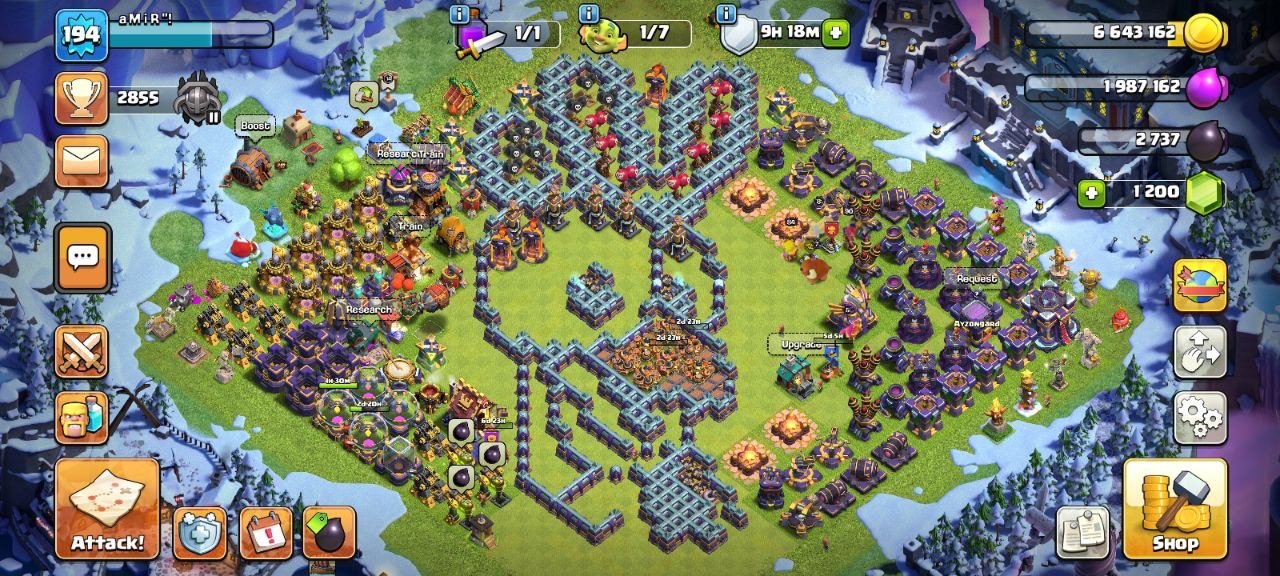
Task: Tap the Attack! button
Action: pos(107,508)
